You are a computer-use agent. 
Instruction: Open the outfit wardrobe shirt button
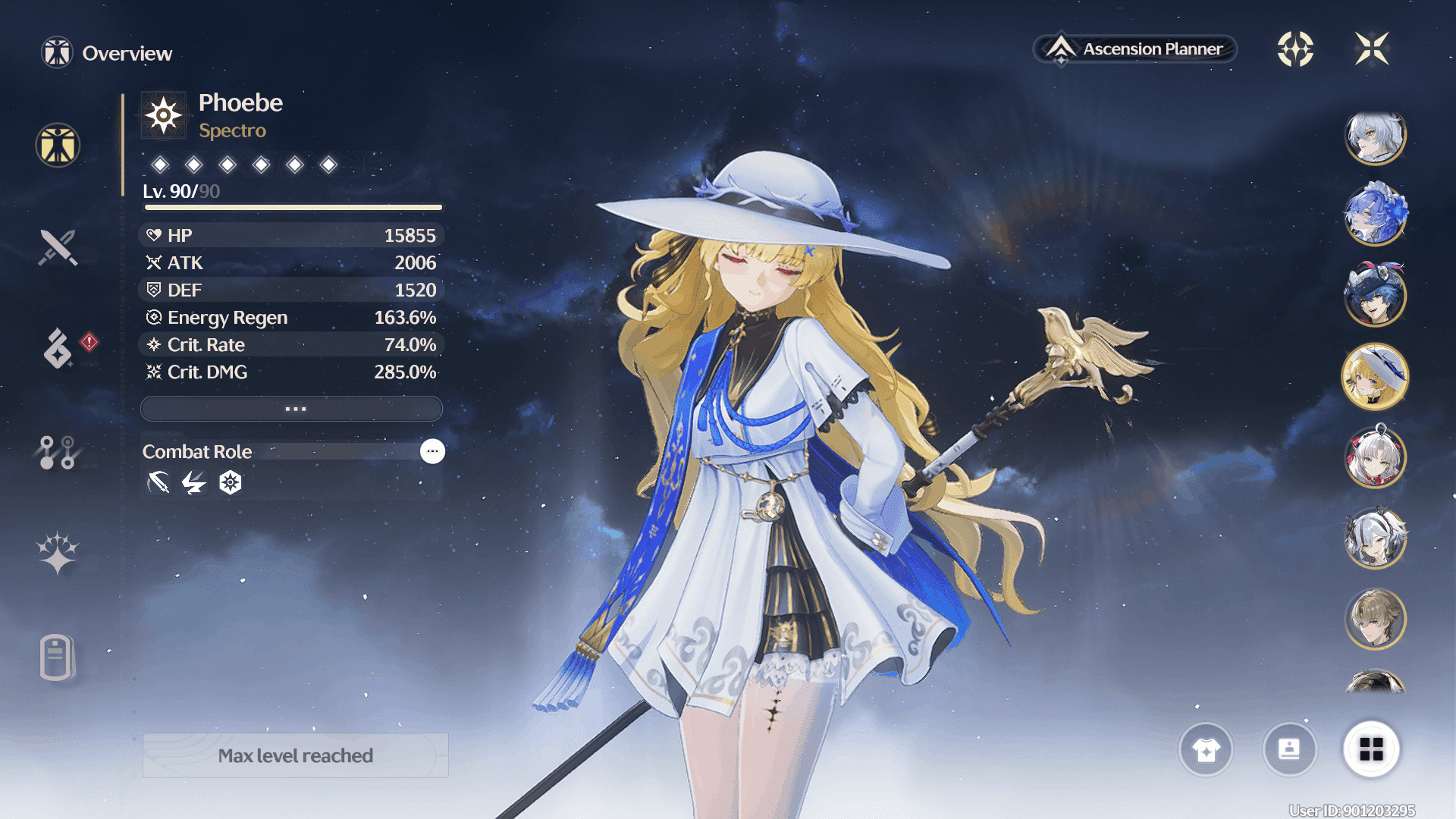pos(1206,750)
